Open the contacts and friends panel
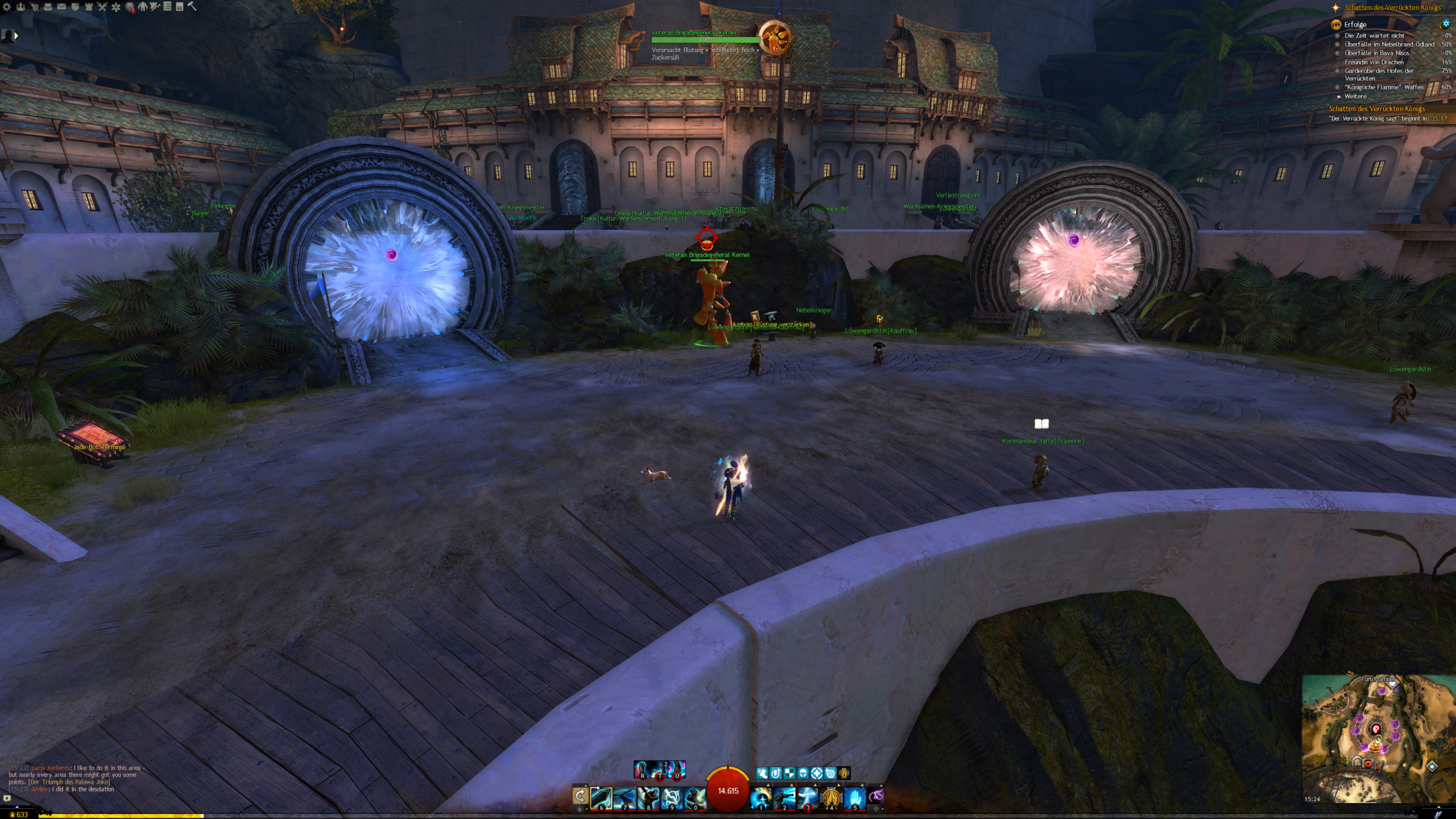 [20, 7]
